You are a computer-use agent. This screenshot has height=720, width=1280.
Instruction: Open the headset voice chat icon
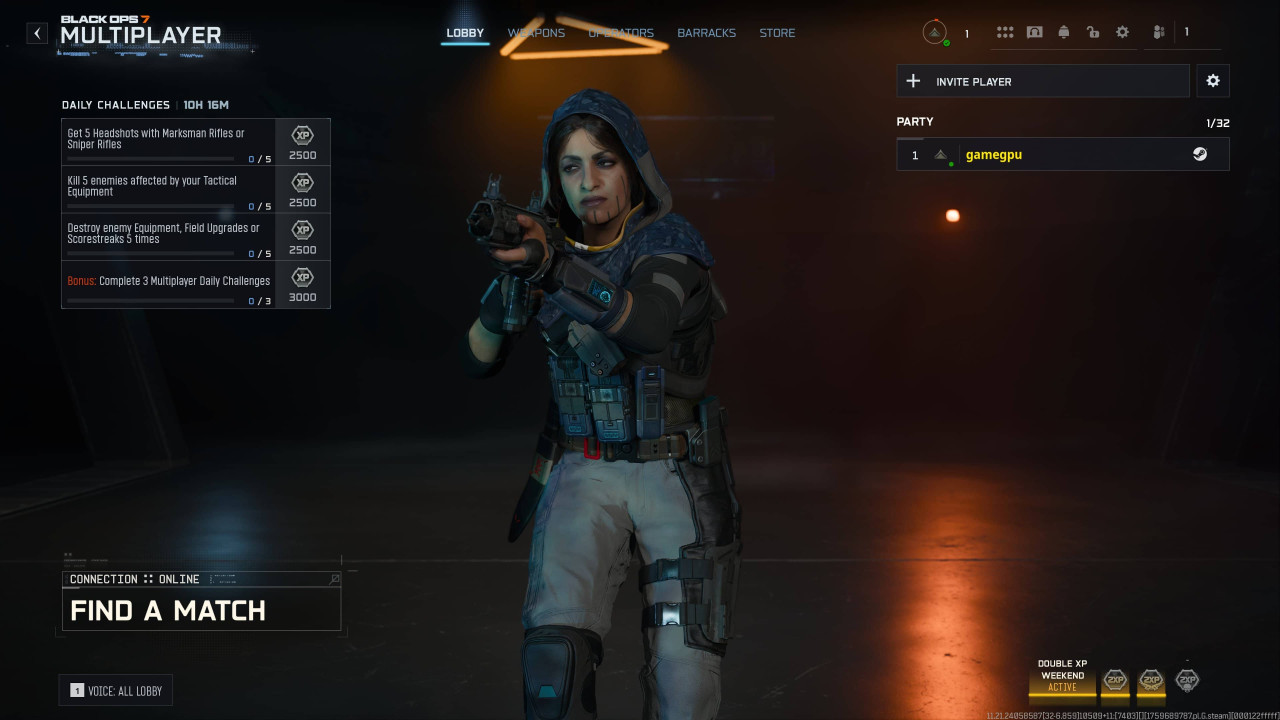1034,33
